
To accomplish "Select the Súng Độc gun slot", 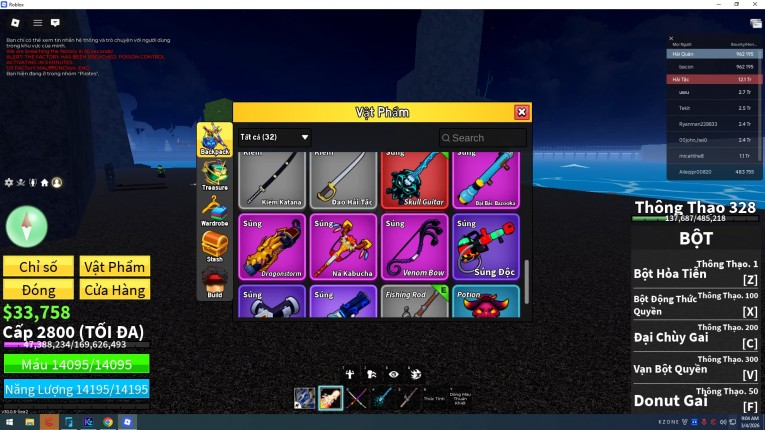I will pyautogui.click(x=485, y=247).
